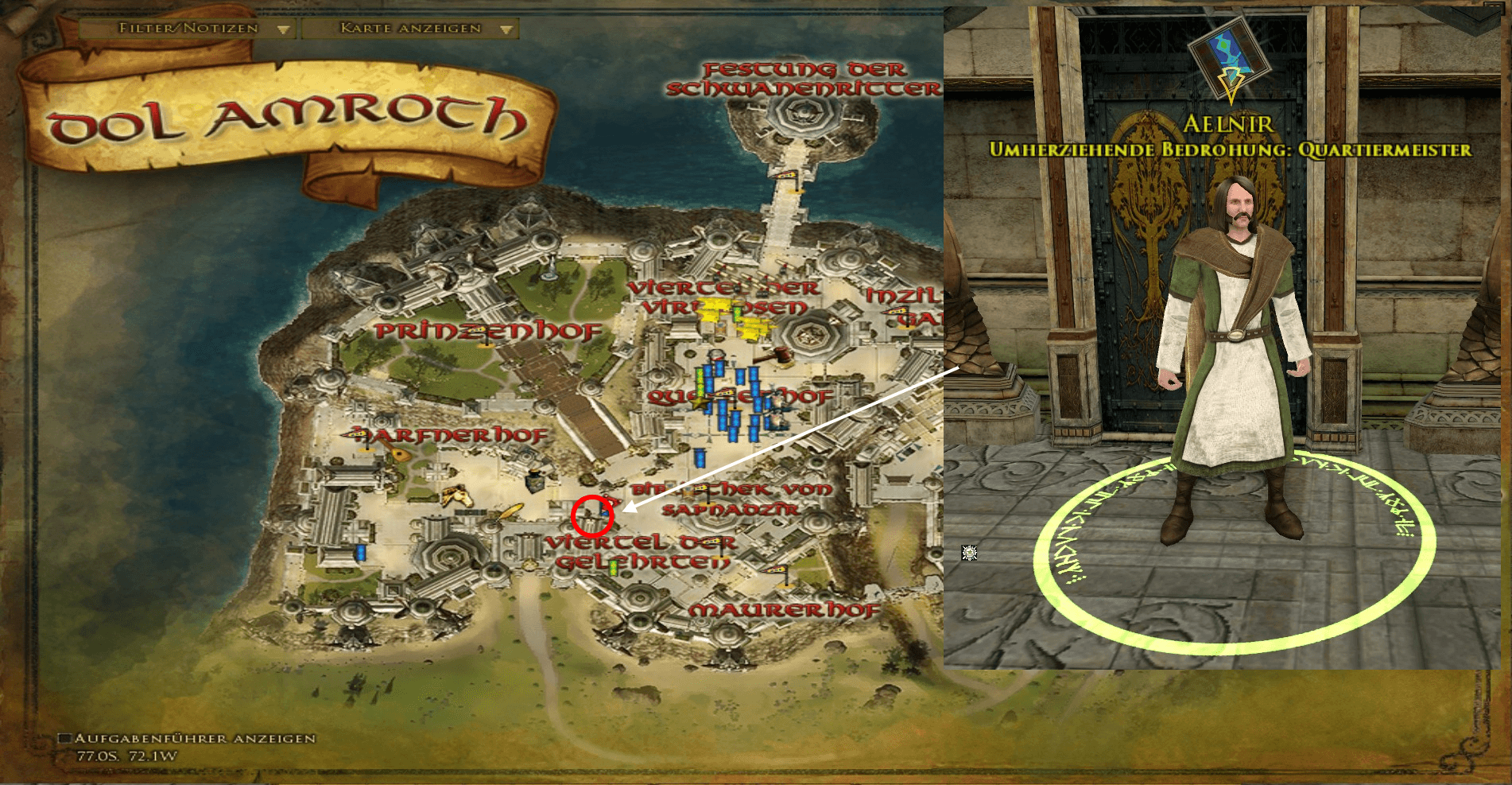
Task: Select the gold star landmark icon in Quartierhof
Action: pyautogui.click(x=699, y=402)
